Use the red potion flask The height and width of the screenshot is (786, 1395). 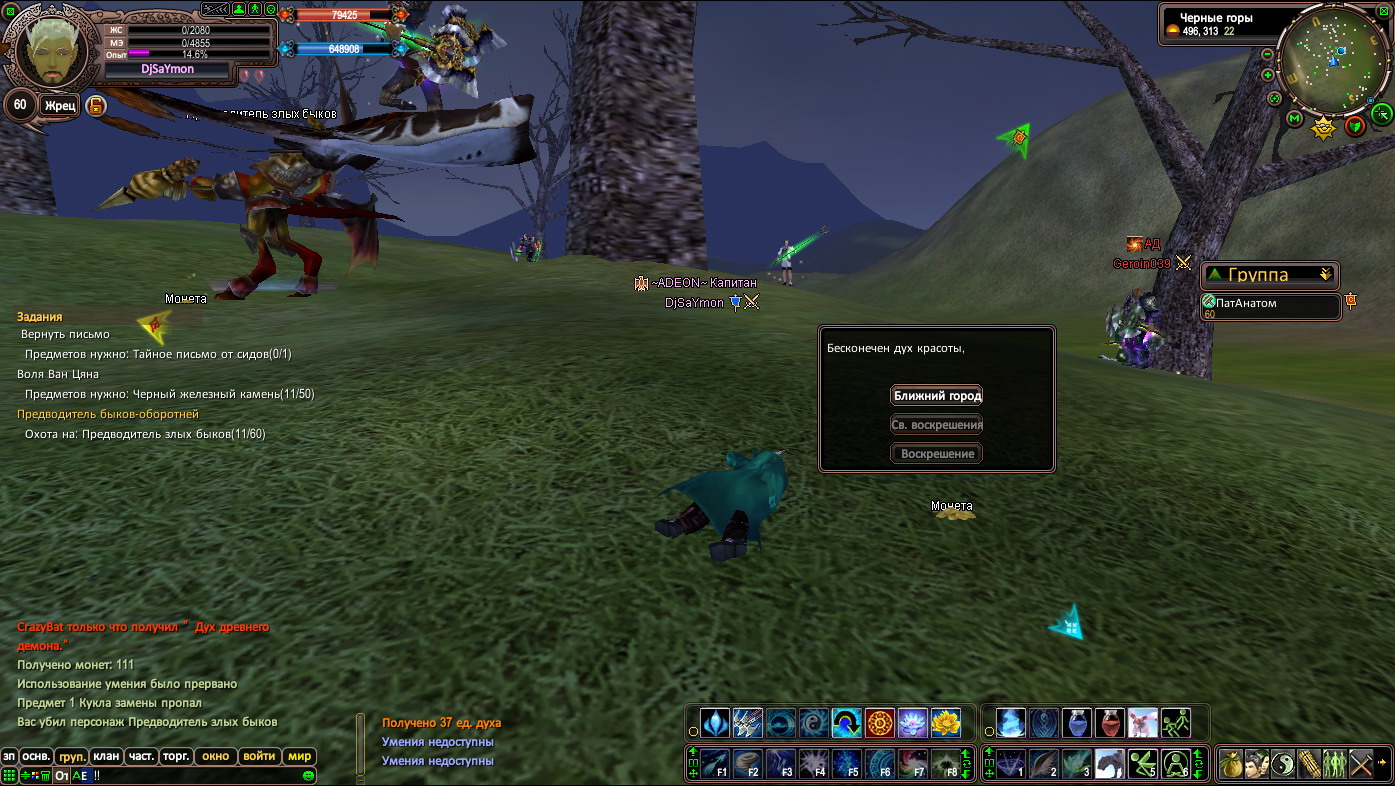point(1109,723)
